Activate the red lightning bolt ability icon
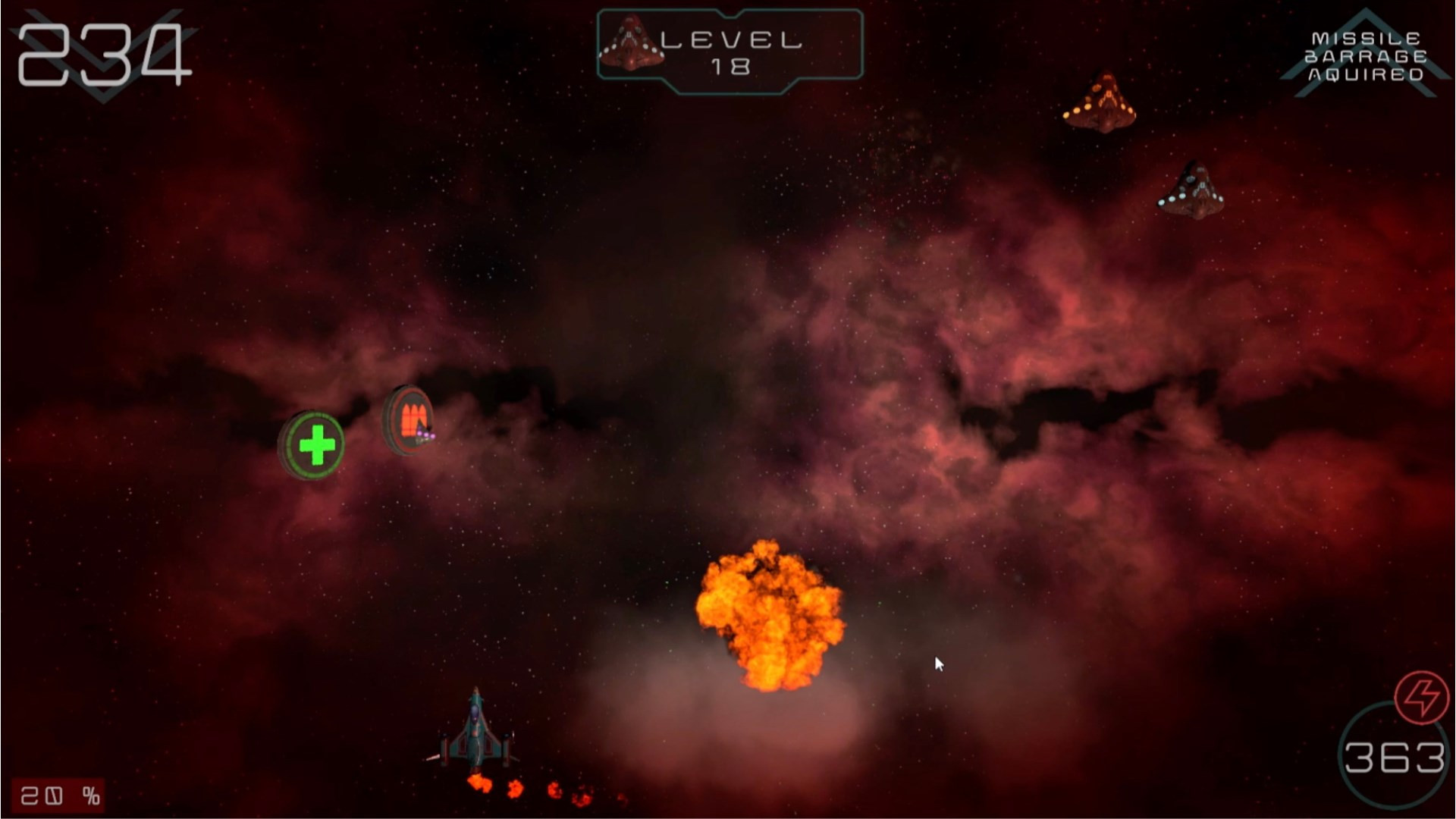 click(1421, 696)
